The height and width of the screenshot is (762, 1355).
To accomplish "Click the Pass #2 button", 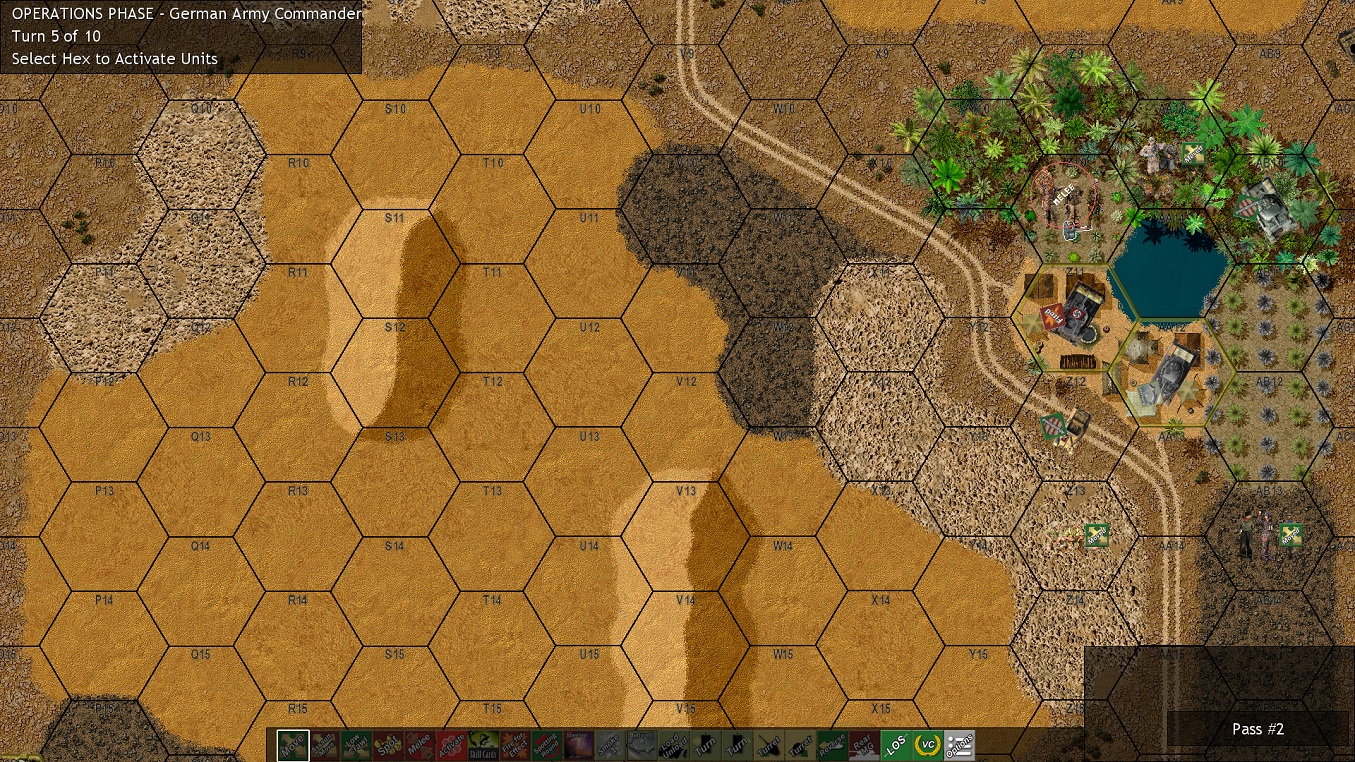I will pyautogui.click(x=1258, y=729).
